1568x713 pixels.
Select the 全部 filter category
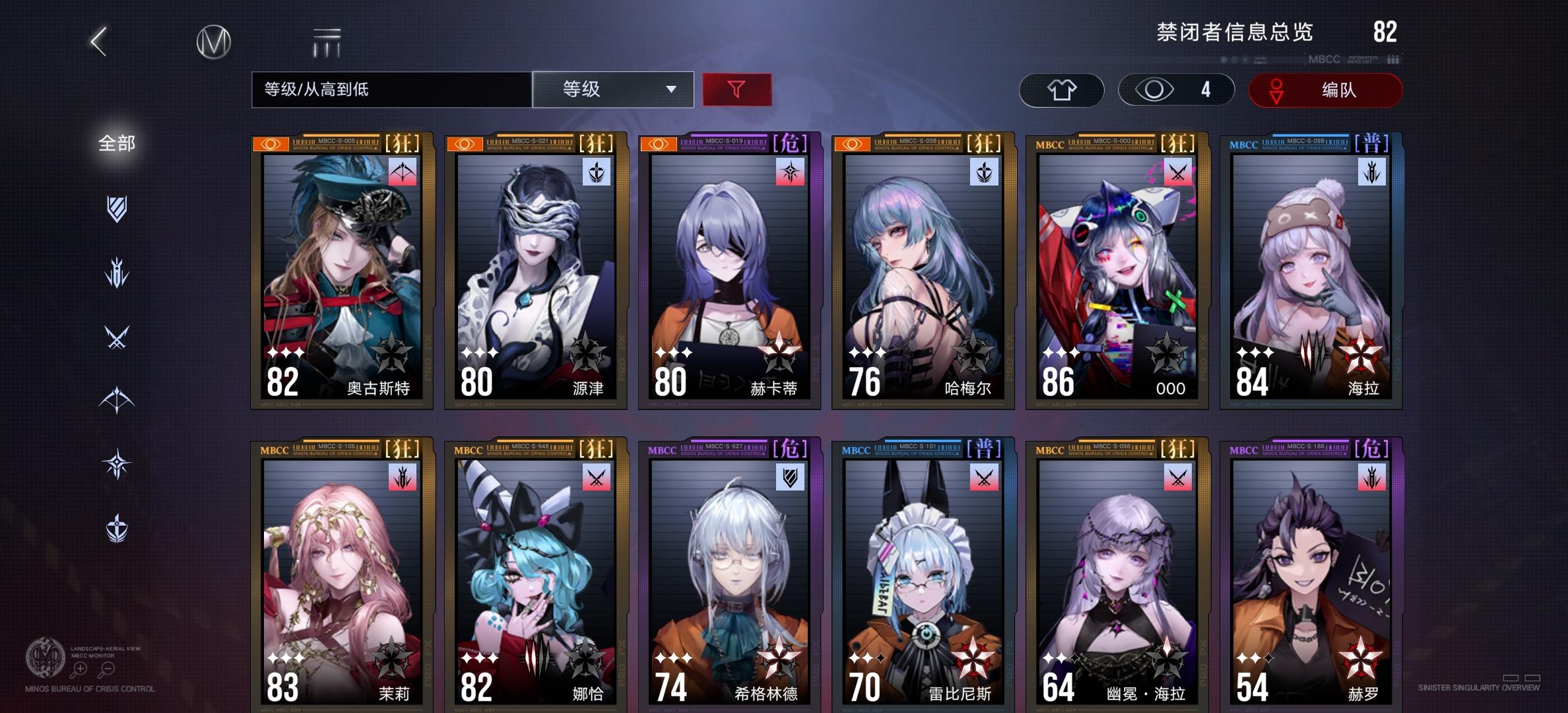pyautogui.click(x=117, y=142)
